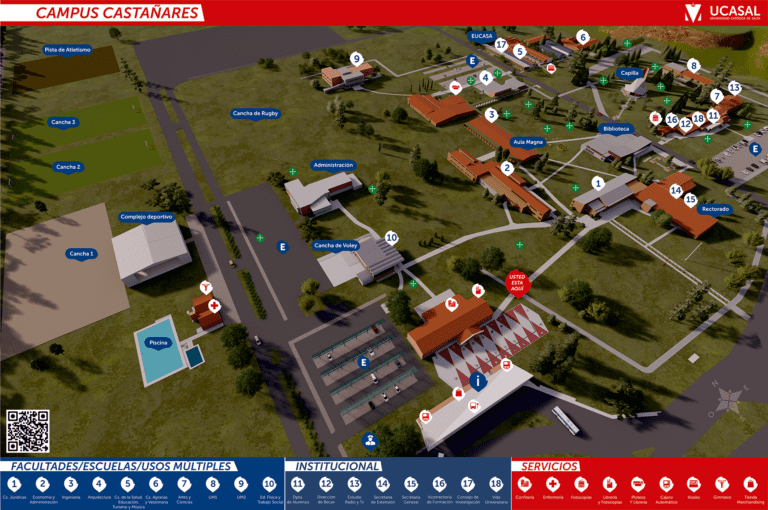Select legend entry 10 Ed. Física y Trabajo Social

pos(269,484)
